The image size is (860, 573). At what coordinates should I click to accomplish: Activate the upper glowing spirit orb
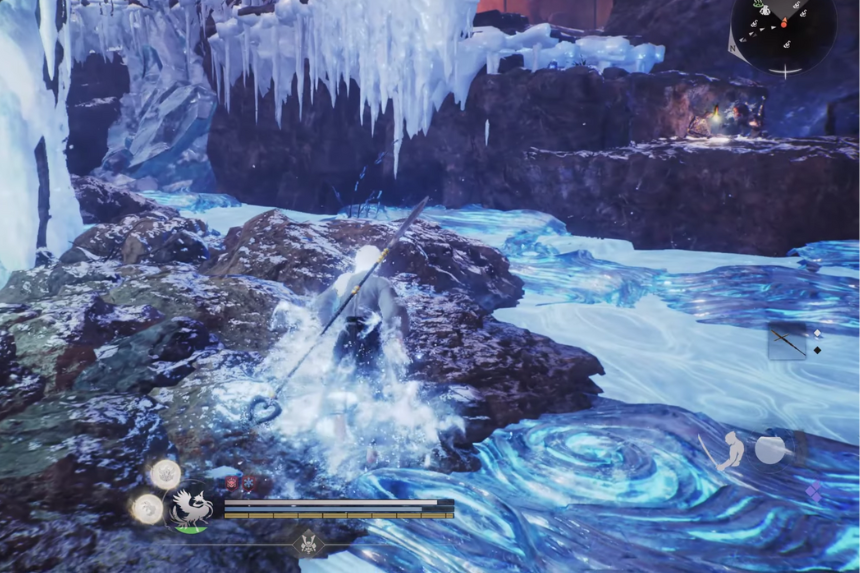(166, 473)
